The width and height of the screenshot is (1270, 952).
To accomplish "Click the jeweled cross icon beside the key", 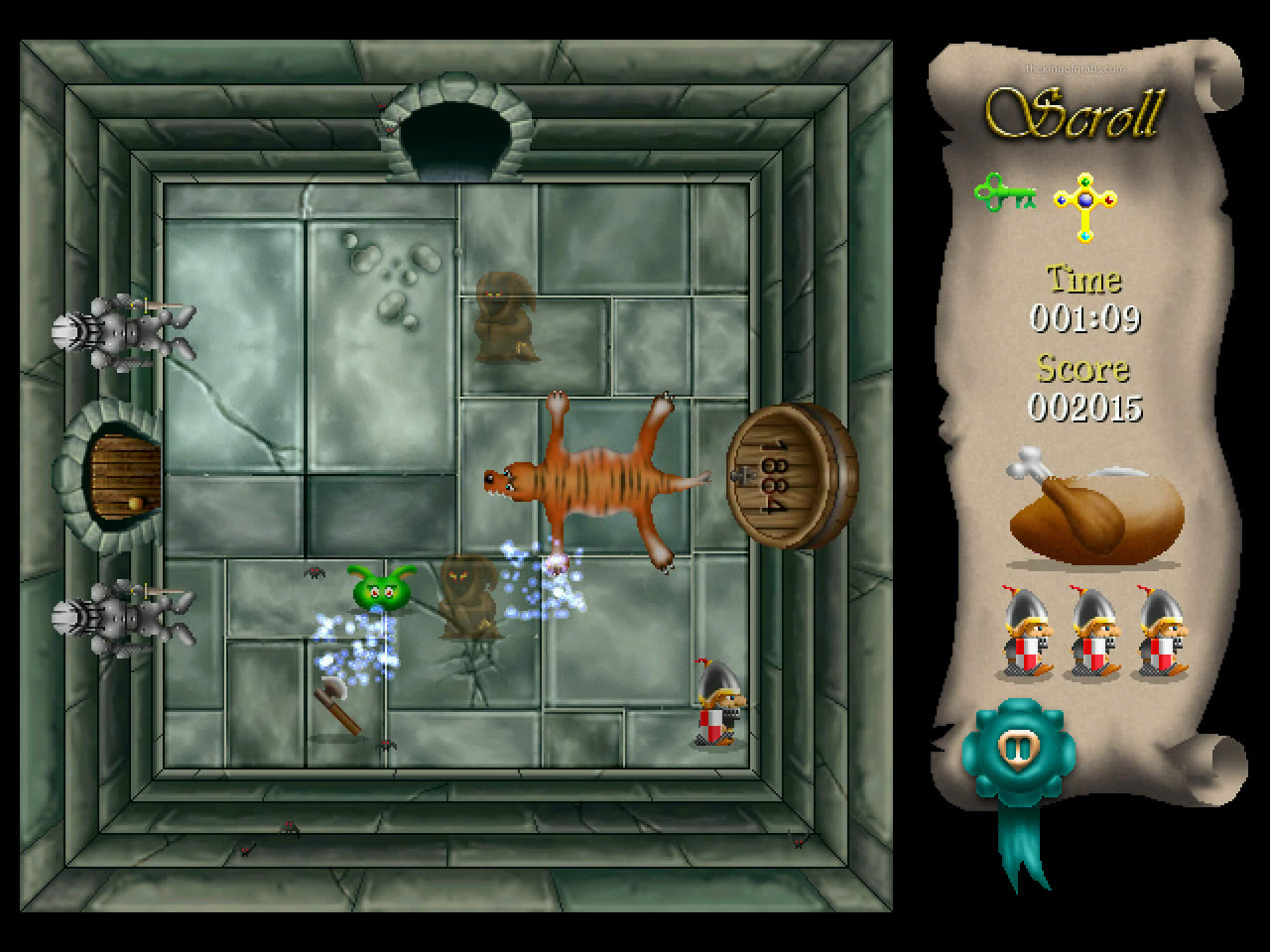I will [x=1085, y=203].
